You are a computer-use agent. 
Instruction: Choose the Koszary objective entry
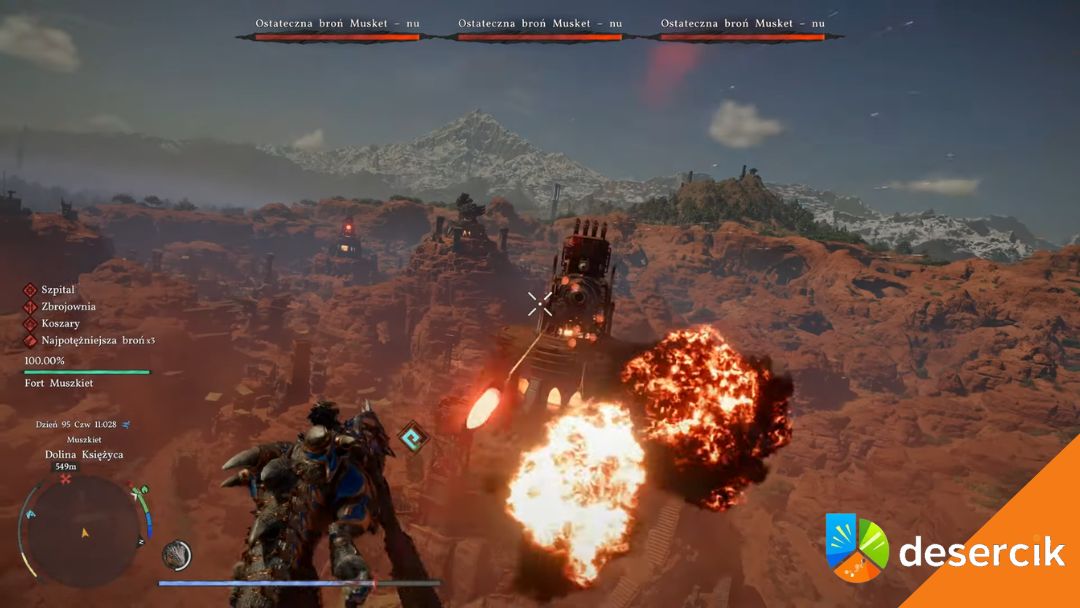(60, 324)
